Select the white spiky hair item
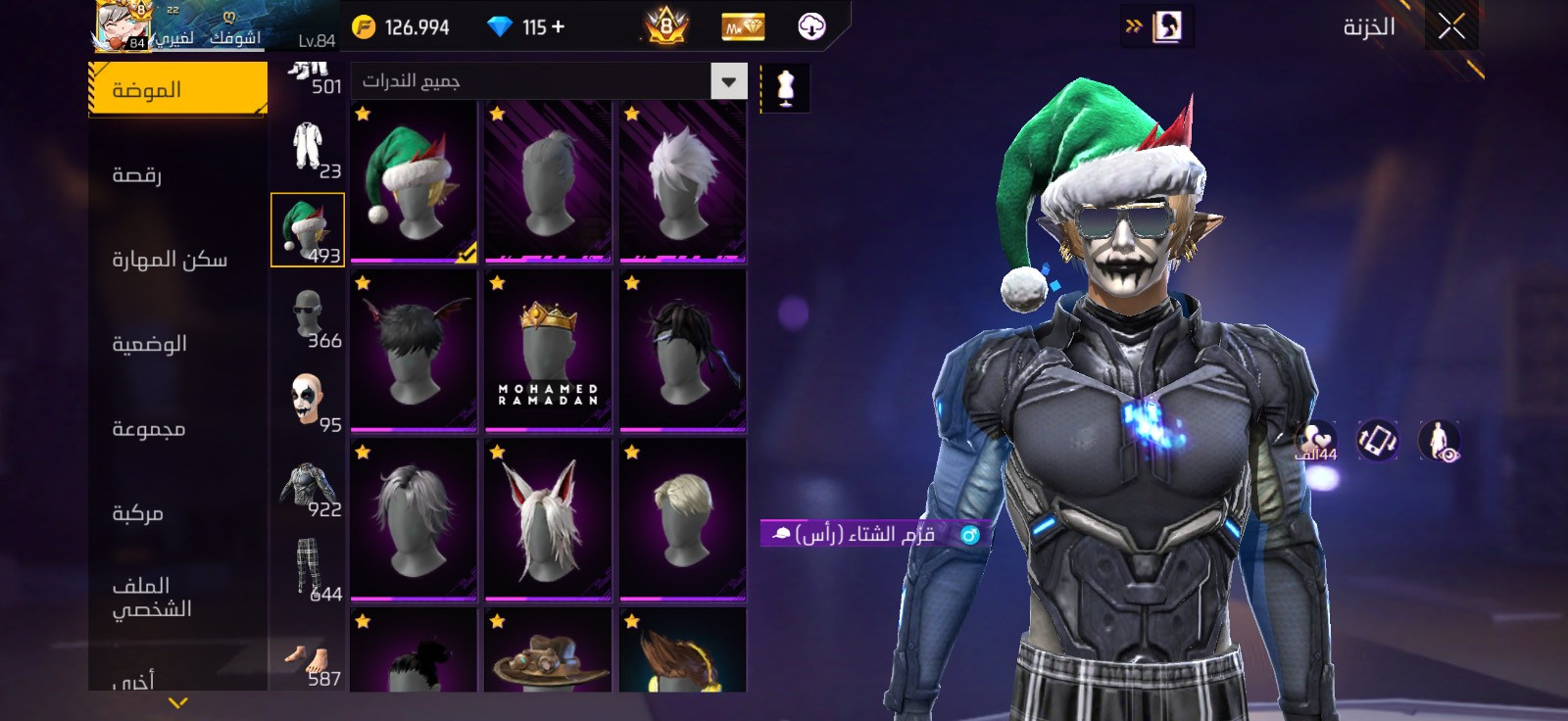 click(682, 182)
